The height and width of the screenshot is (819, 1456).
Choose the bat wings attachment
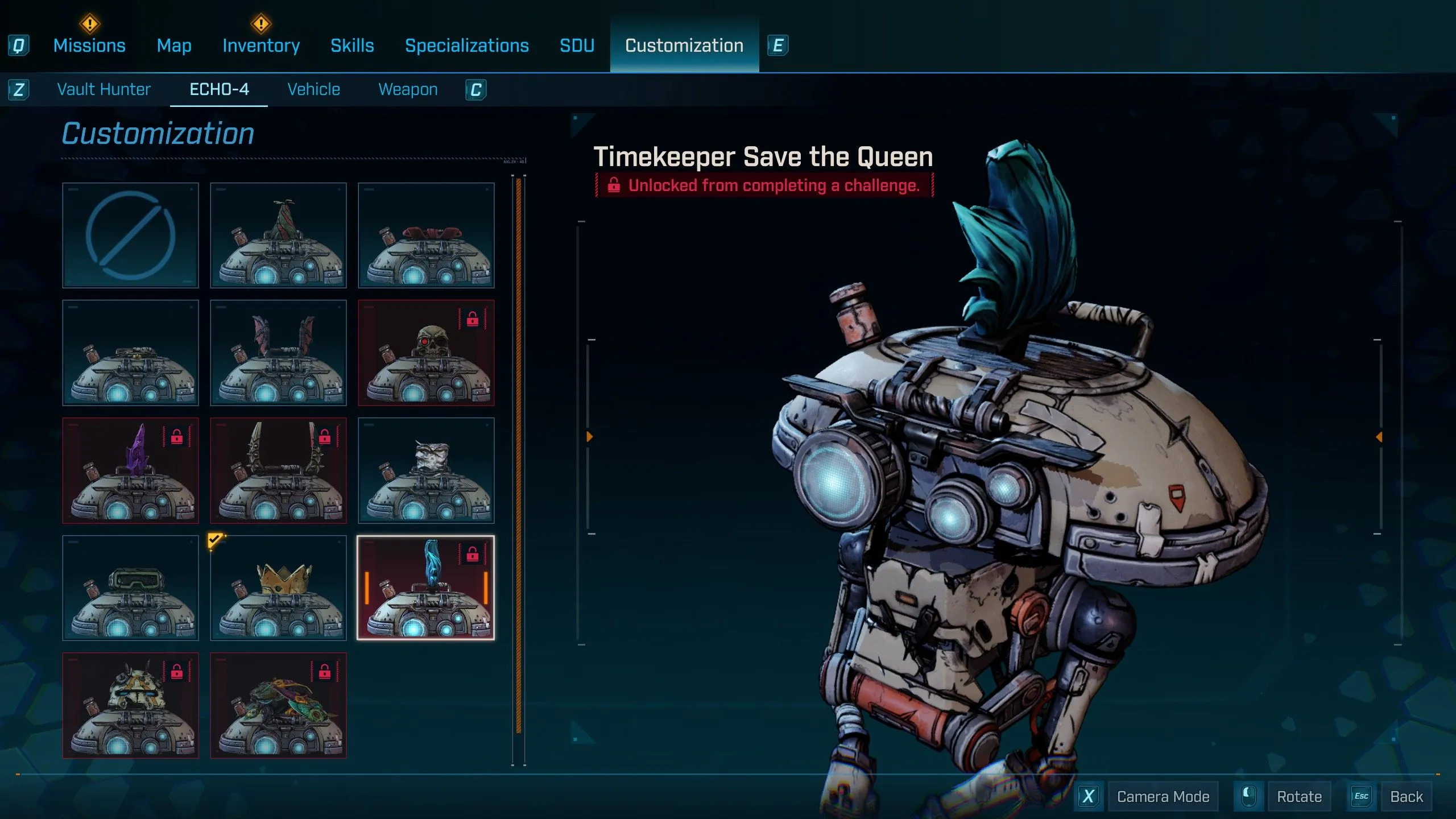(x=278, y=353)
